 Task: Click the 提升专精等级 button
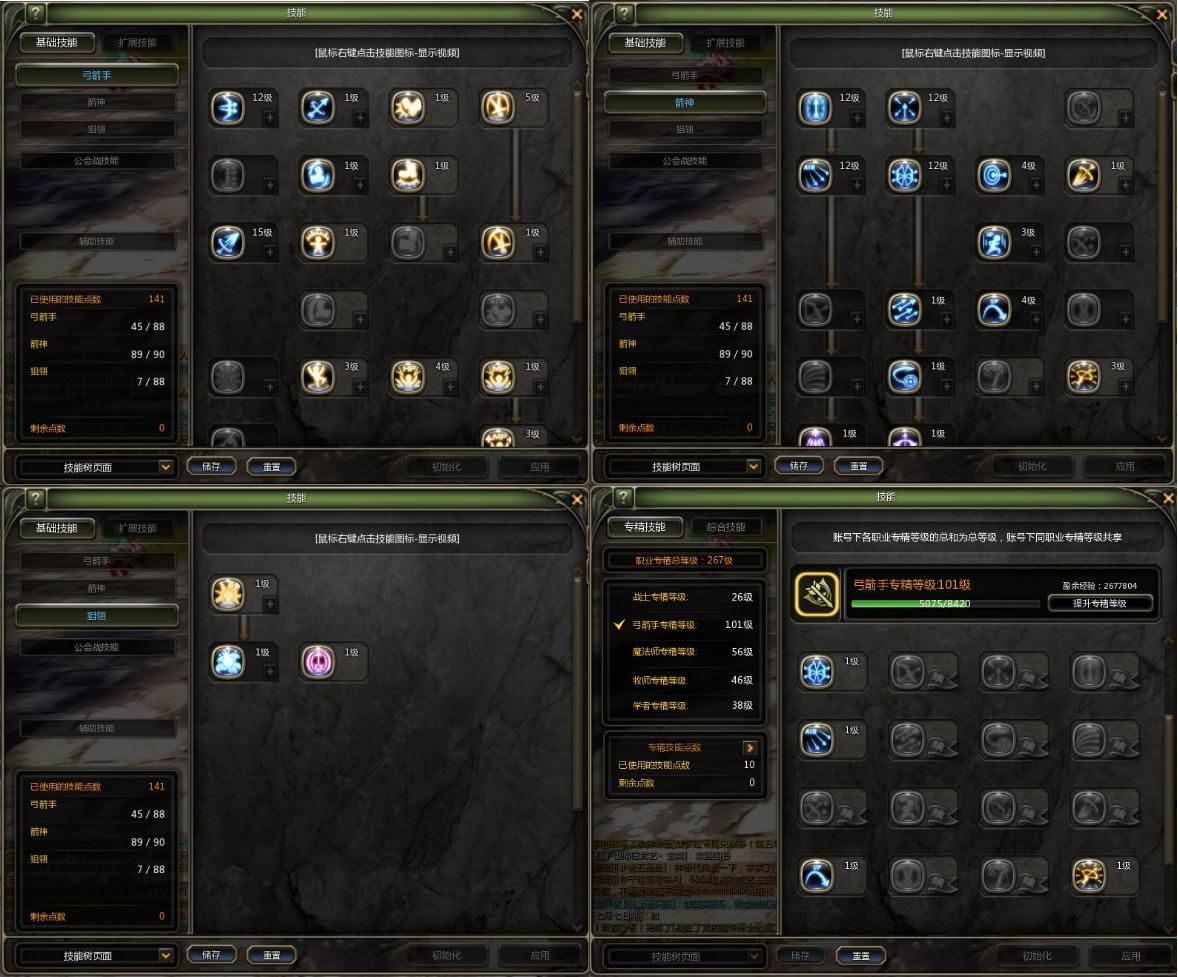[x=1100, y=603]
